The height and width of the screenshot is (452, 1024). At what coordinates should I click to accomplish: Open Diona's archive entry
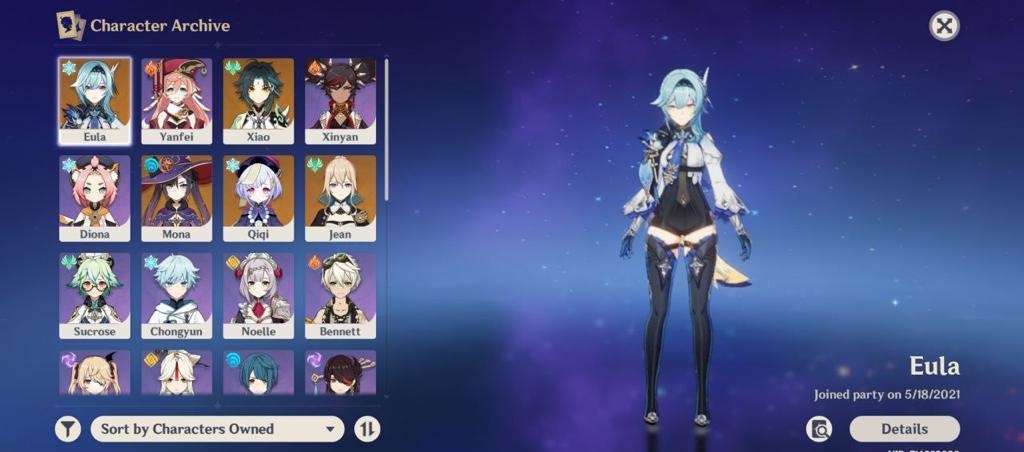point(94,197)
